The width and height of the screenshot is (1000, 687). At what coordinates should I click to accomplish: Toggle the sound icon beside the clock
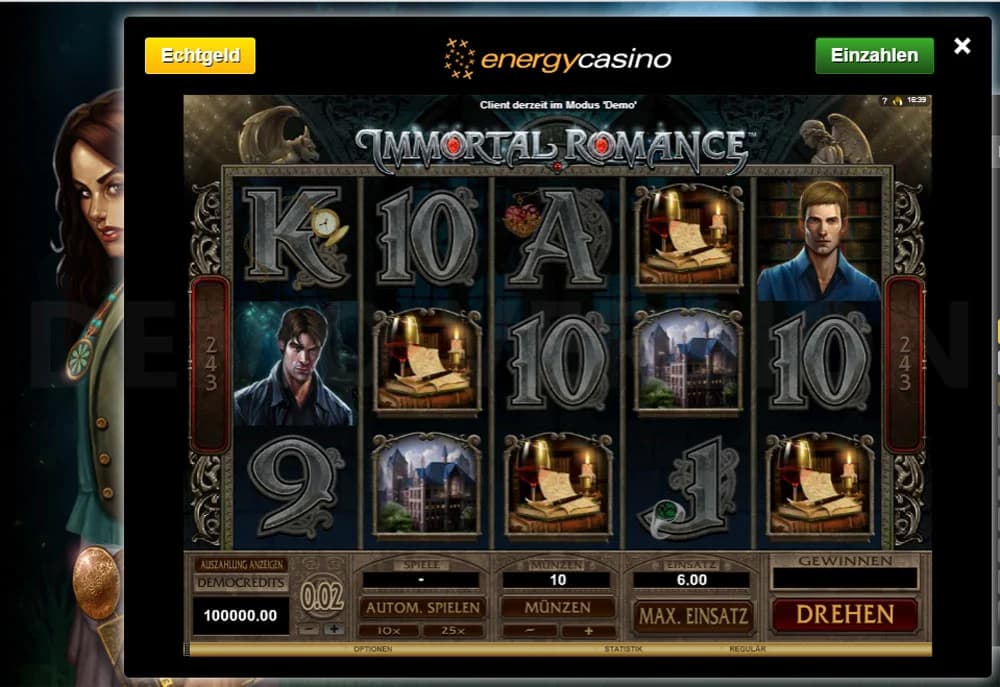(x=897, y=101)
